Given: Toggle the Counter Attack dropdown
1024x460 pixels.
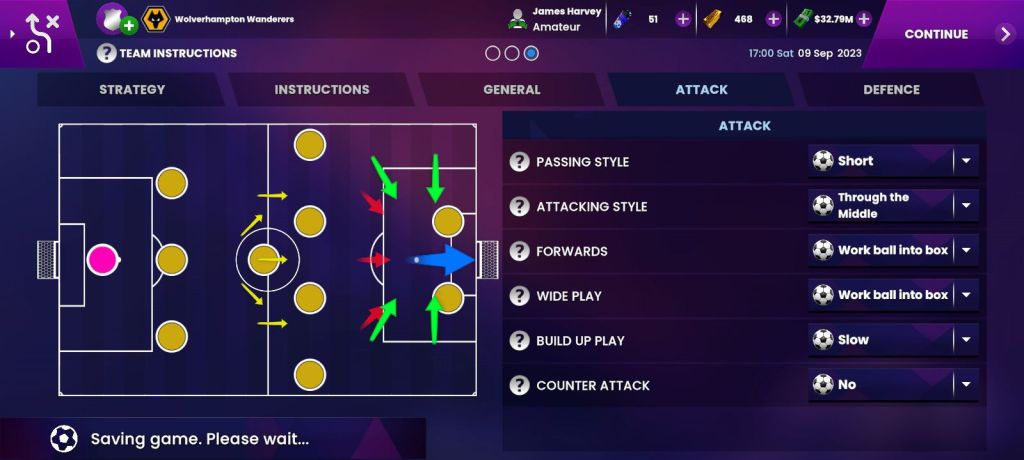Looking at the screenshot, I should (x=893, y=385).
